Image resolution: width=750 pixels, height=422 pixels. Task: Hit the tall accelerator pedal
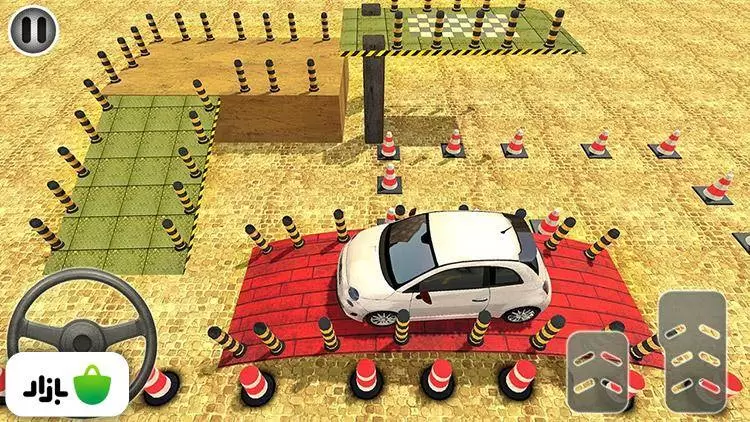click(x=690, y=353)
